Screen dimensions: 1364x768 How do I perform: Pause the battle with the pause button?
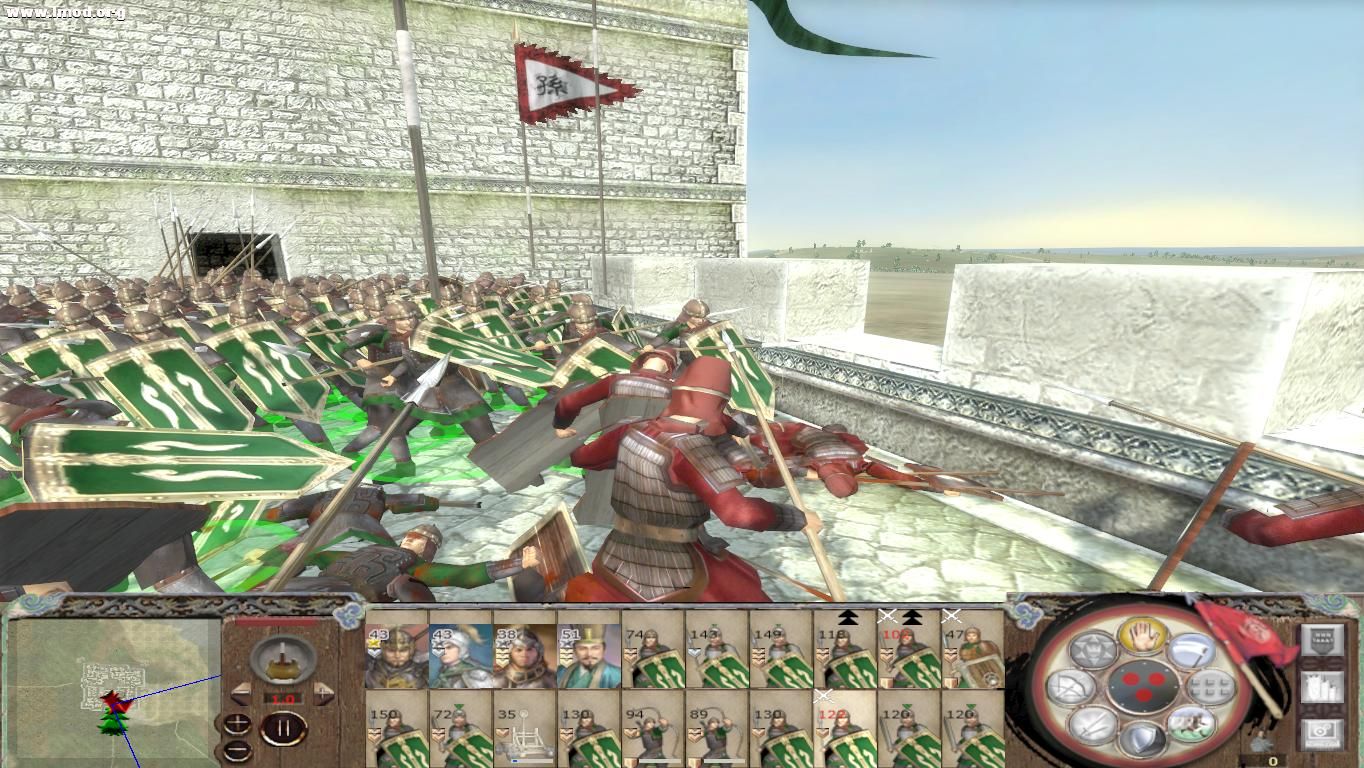(x=285, y=728)
